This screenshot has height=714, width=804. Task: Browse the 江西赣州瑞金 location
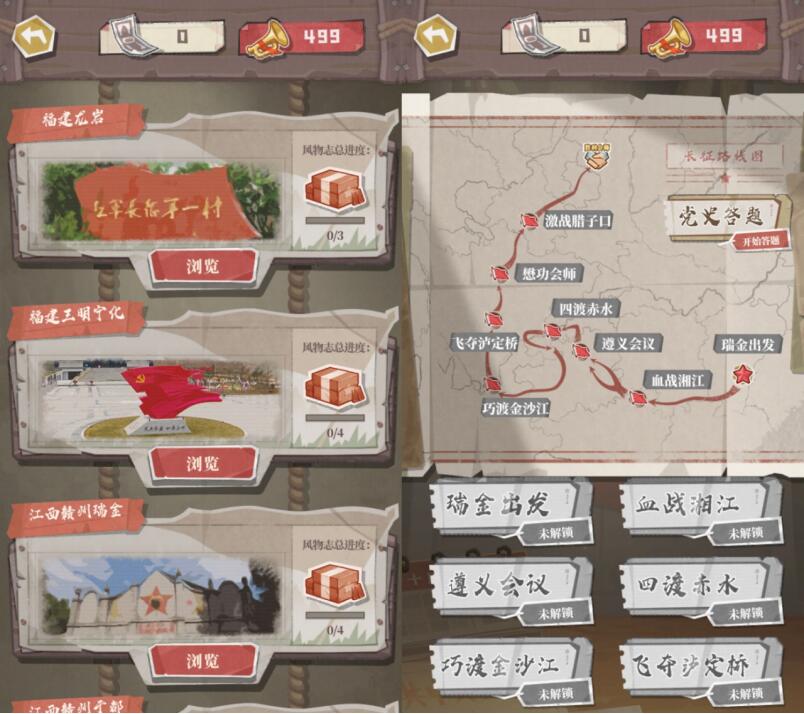[203, 660]
